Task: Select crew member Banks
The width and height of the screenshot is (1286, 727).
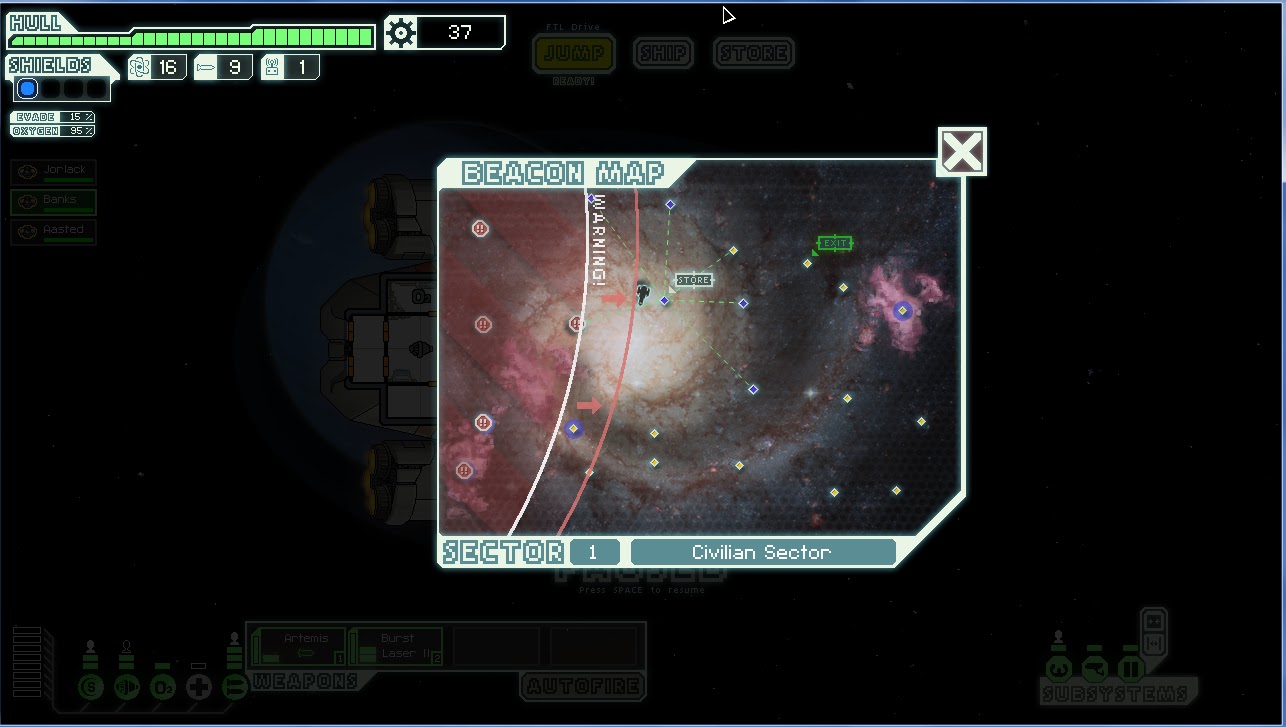Action: pos(54,202)
